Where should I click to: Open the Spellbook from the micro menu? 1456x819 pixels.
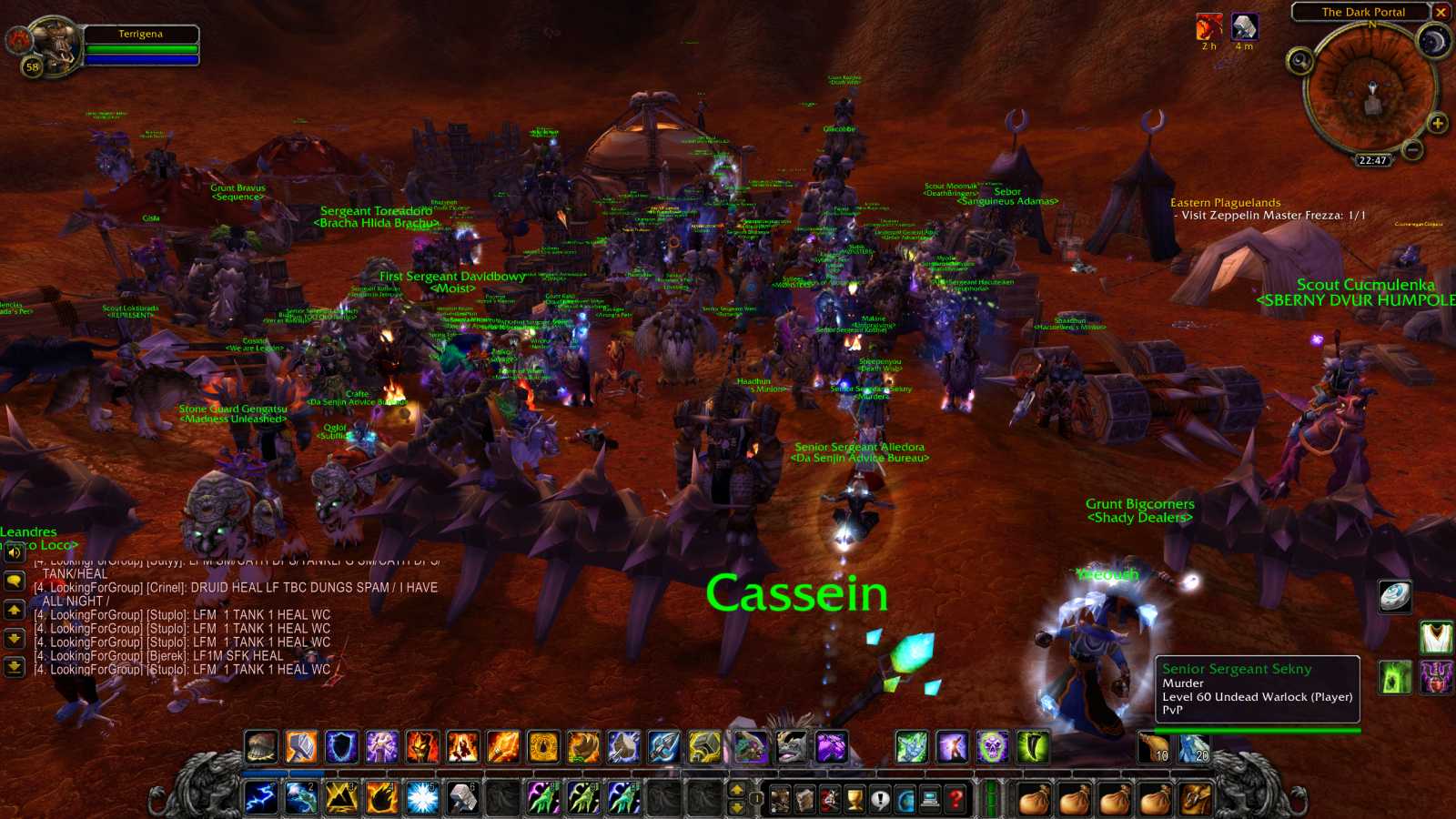804,797
